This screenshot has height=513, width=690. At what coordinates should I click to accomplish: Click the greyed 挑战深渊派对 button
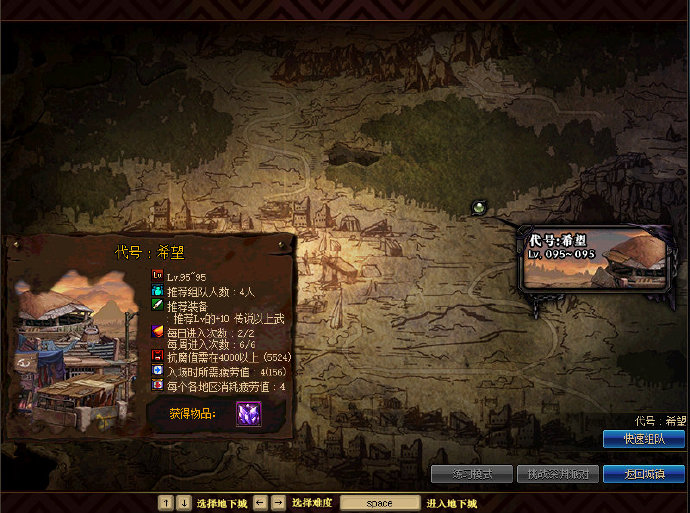pos(557,474)
